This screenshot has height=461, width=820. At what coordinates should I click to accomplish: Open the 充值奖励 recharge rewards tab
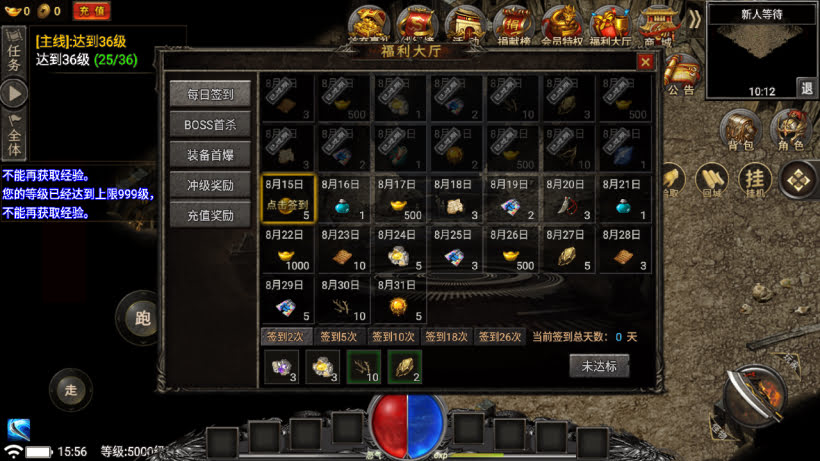(210, 215)
